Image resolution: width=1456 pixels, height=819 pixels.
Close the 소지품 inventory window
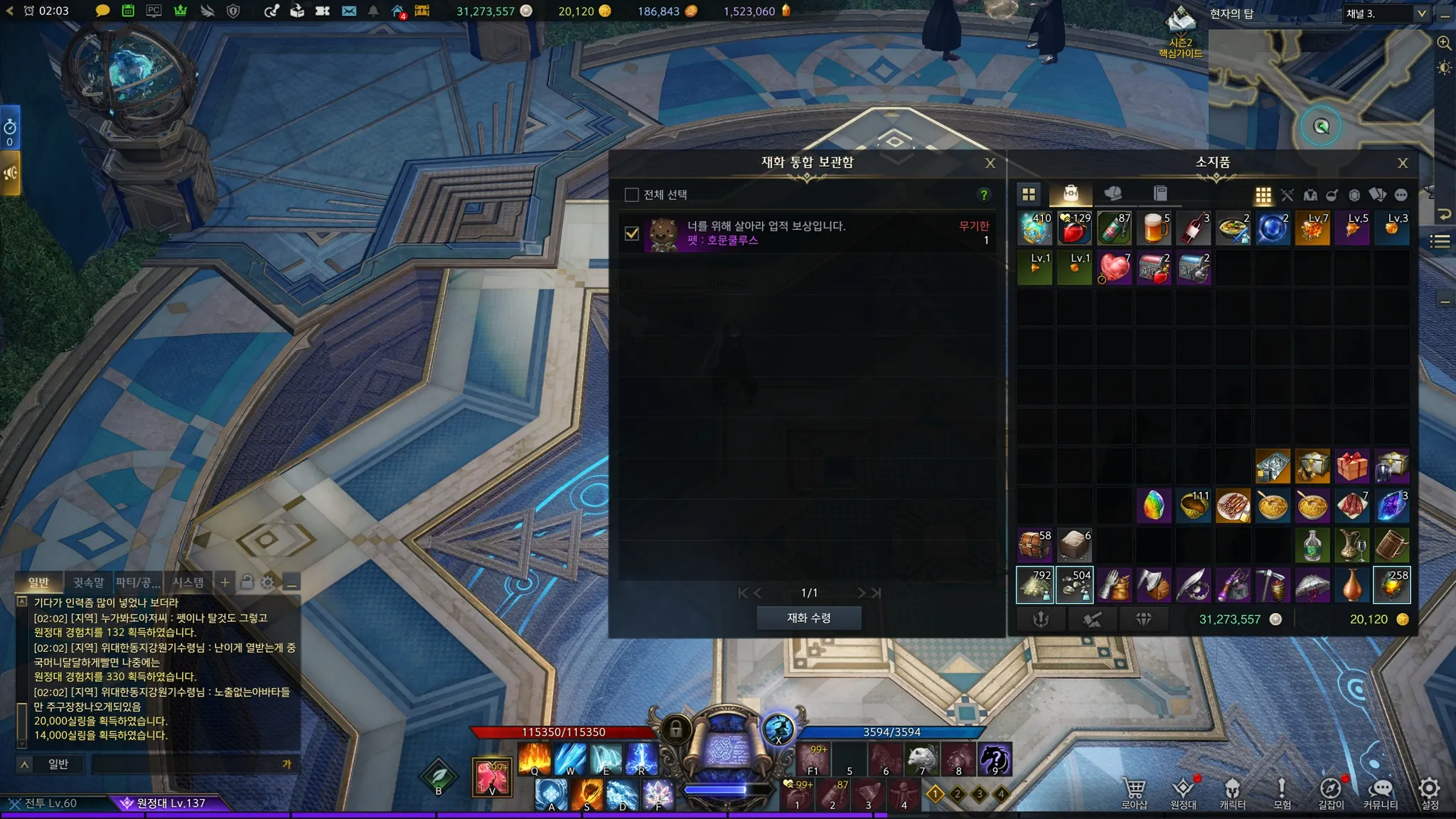click(x=1402, y=163)
